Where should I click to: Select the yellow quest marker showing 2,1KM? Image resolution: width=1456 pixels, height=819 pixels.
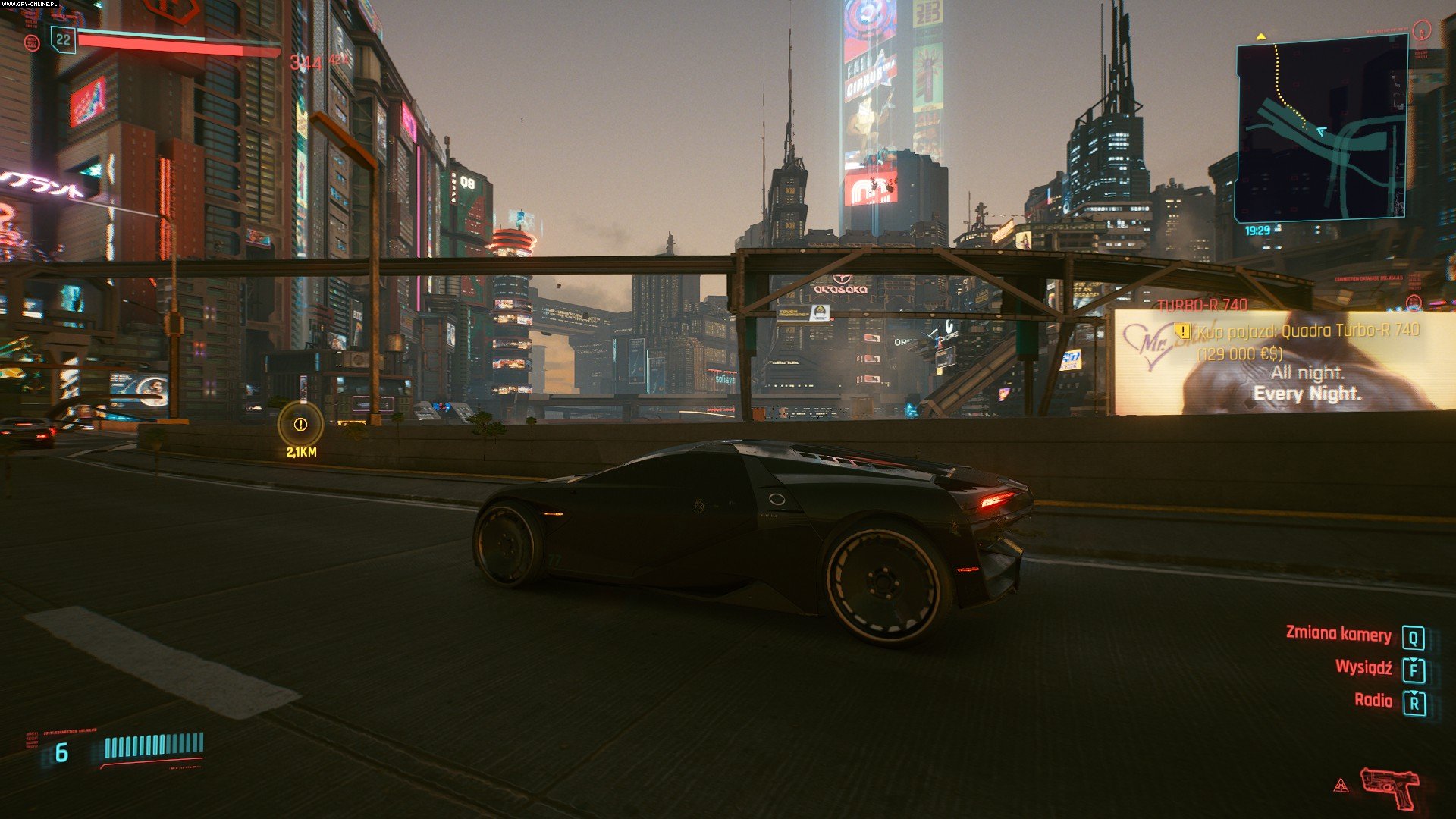point(300,425)
